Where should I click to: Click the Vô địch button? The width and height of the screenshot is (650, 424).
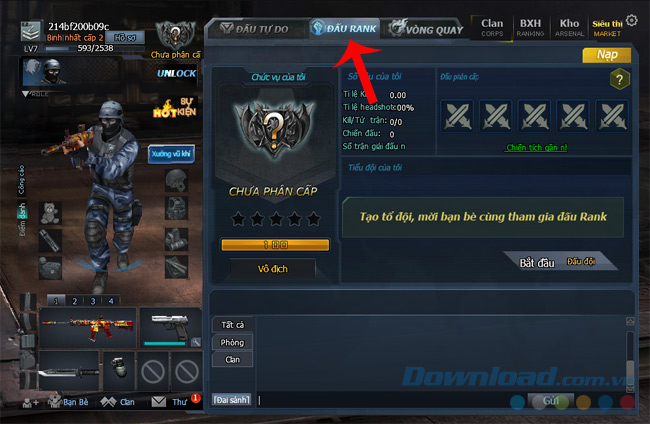[x=273, y=268]
